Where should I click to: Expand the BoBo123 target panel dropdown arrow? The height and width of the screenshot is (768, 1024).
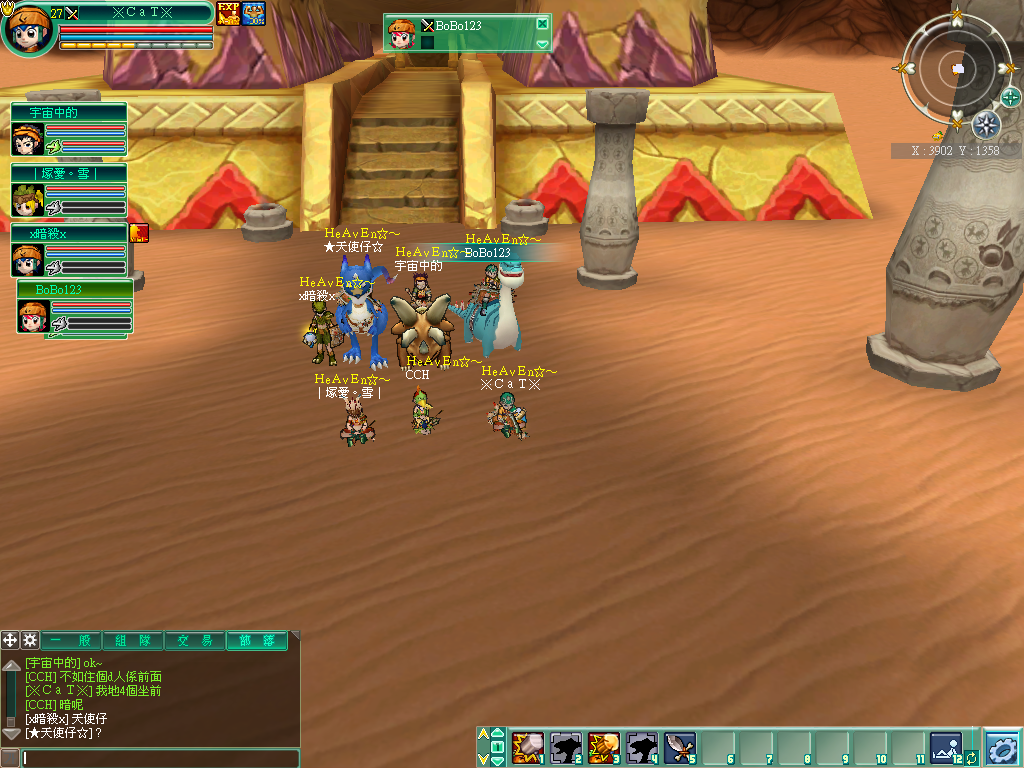tap(542, 44)
